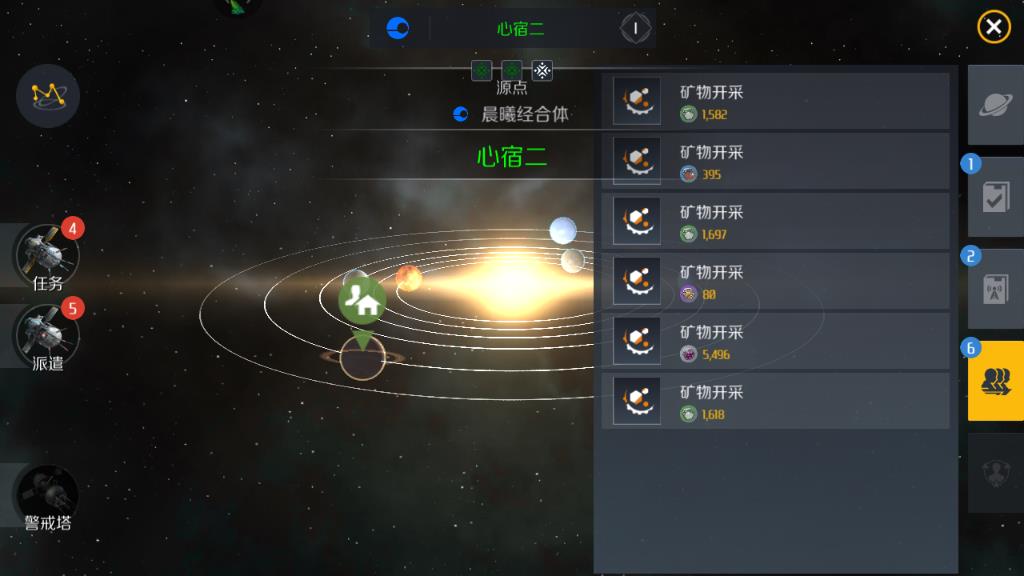The height and width of the screenshot is (576, 1024).
Task: Select the yellow agents tab with badge 6
Action: point(995,381)
